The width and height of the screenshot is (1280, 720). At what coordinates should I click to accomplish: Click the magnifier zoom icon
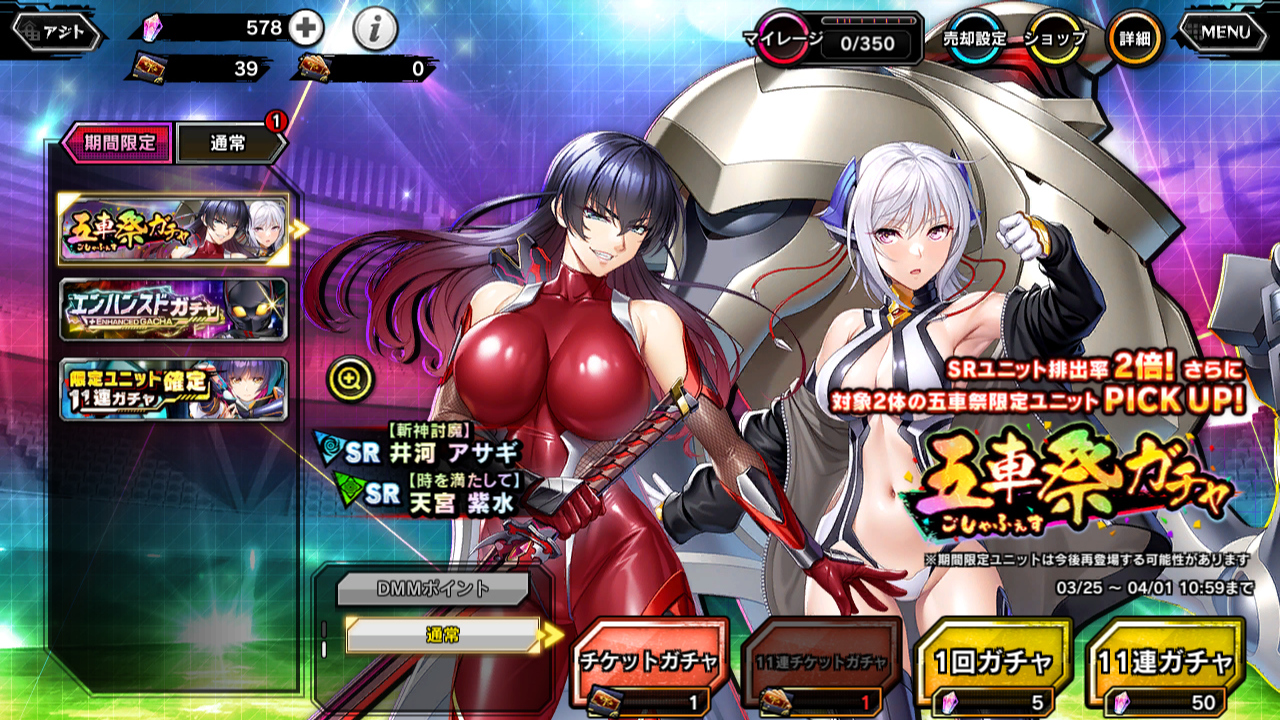tap(349, 378)
